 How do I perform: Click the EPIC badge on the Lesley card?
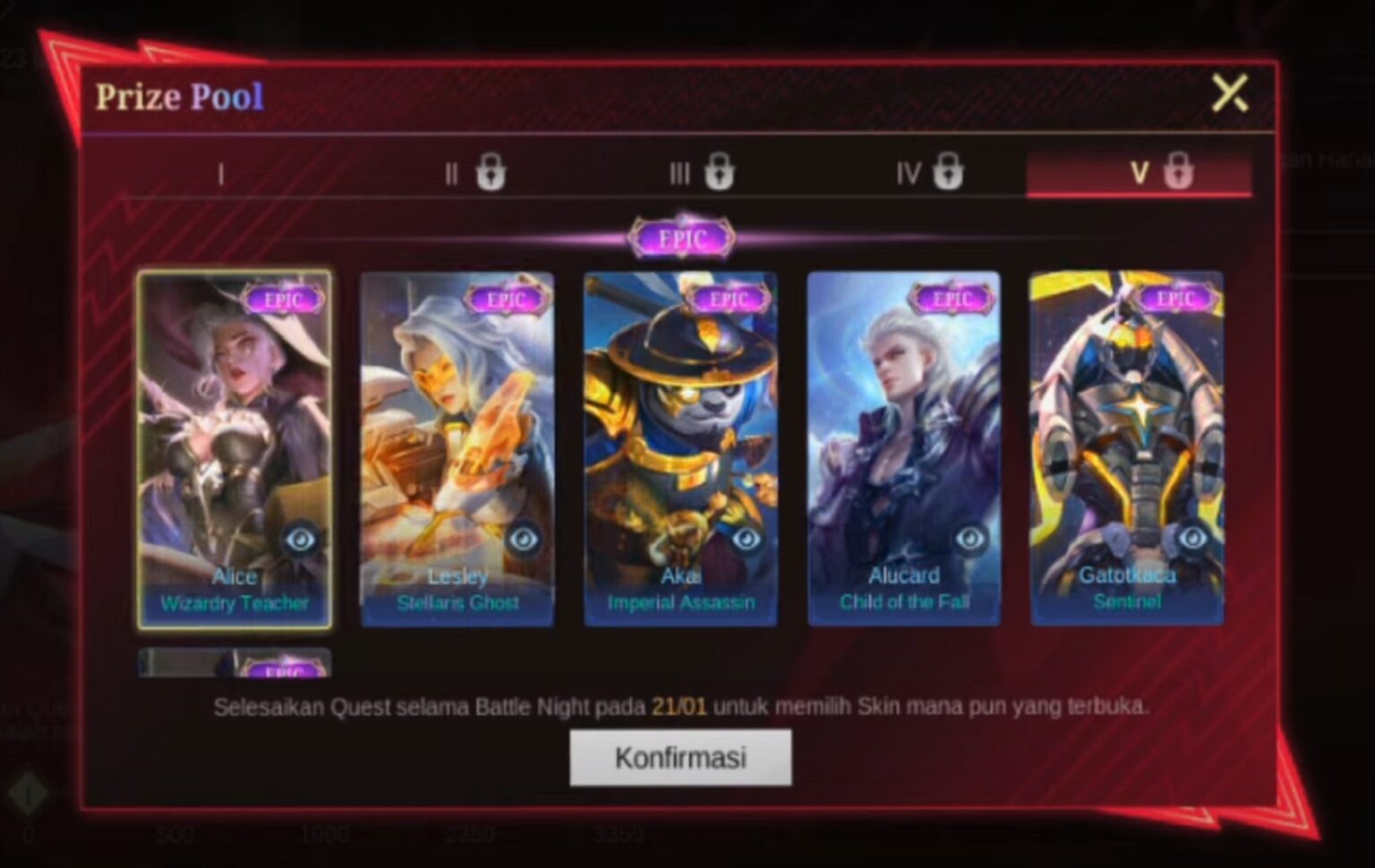tap(506, 299)
